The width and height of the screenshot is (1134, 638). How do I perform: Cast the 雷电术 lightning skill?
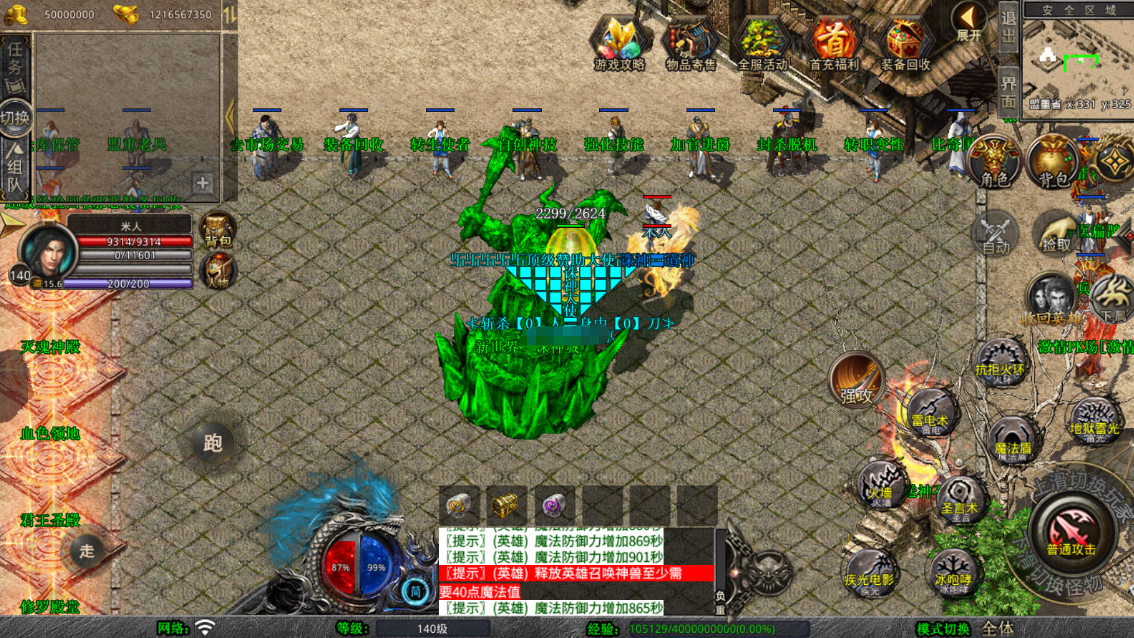[929, 411]
